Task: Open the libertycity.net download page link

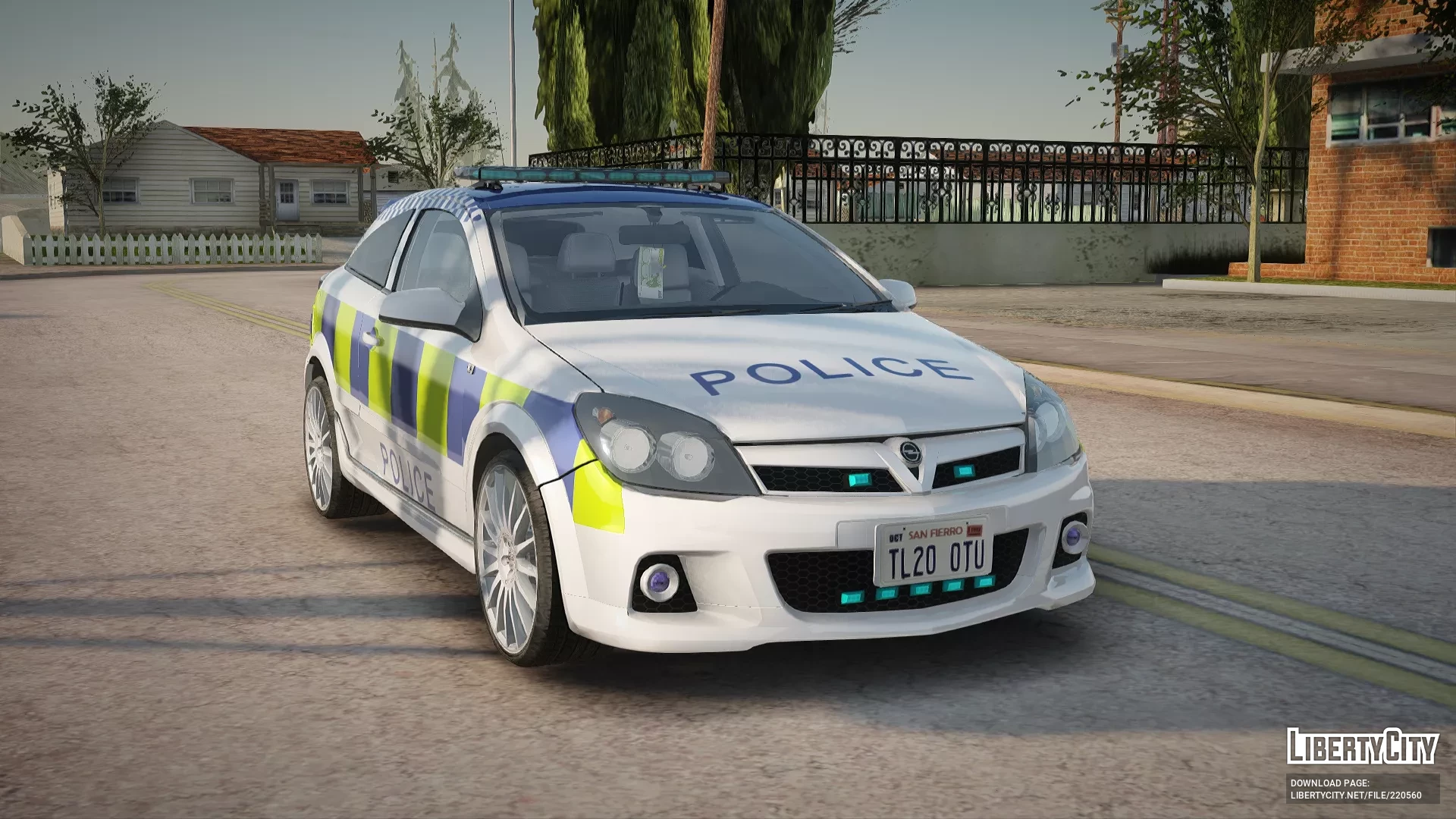Action: [x=1355, y=795]
